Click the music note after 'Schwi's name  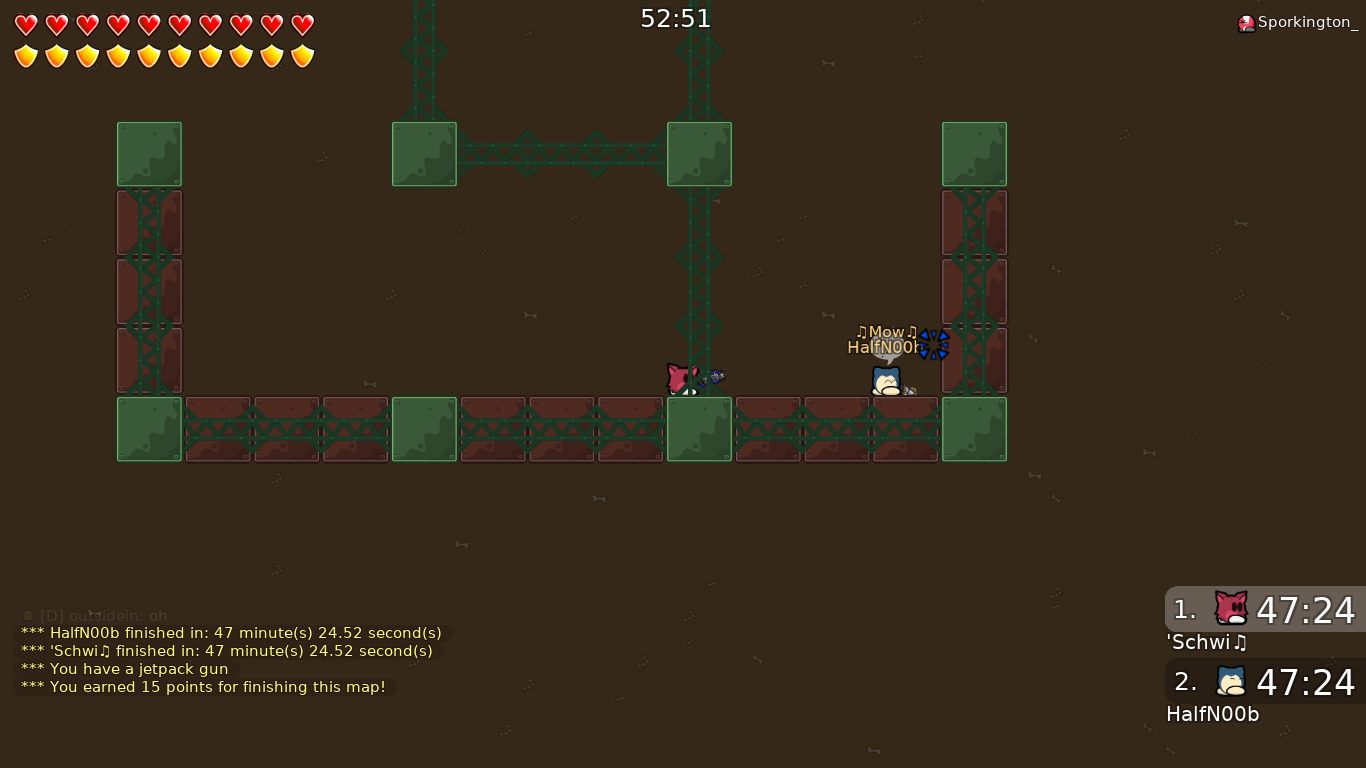click(x=1237, y=643)
